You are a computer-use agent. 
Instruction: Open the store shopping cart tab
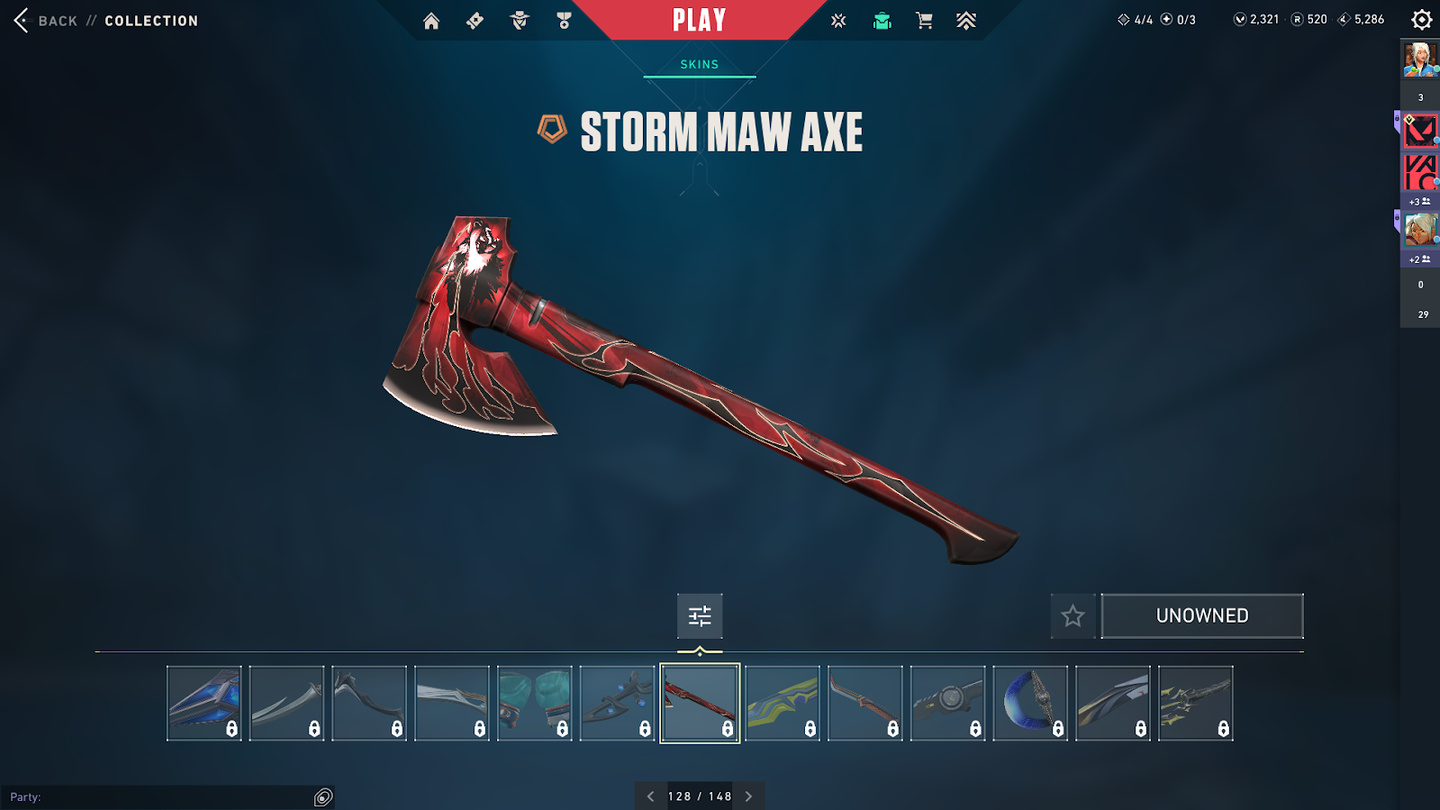pos(924,21)
